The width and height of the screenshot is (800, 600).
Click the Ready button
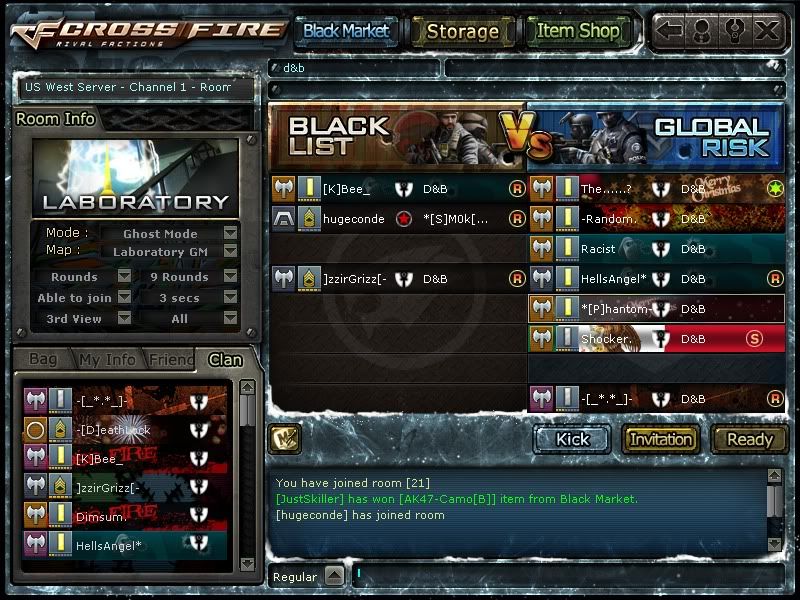[750, 439]
